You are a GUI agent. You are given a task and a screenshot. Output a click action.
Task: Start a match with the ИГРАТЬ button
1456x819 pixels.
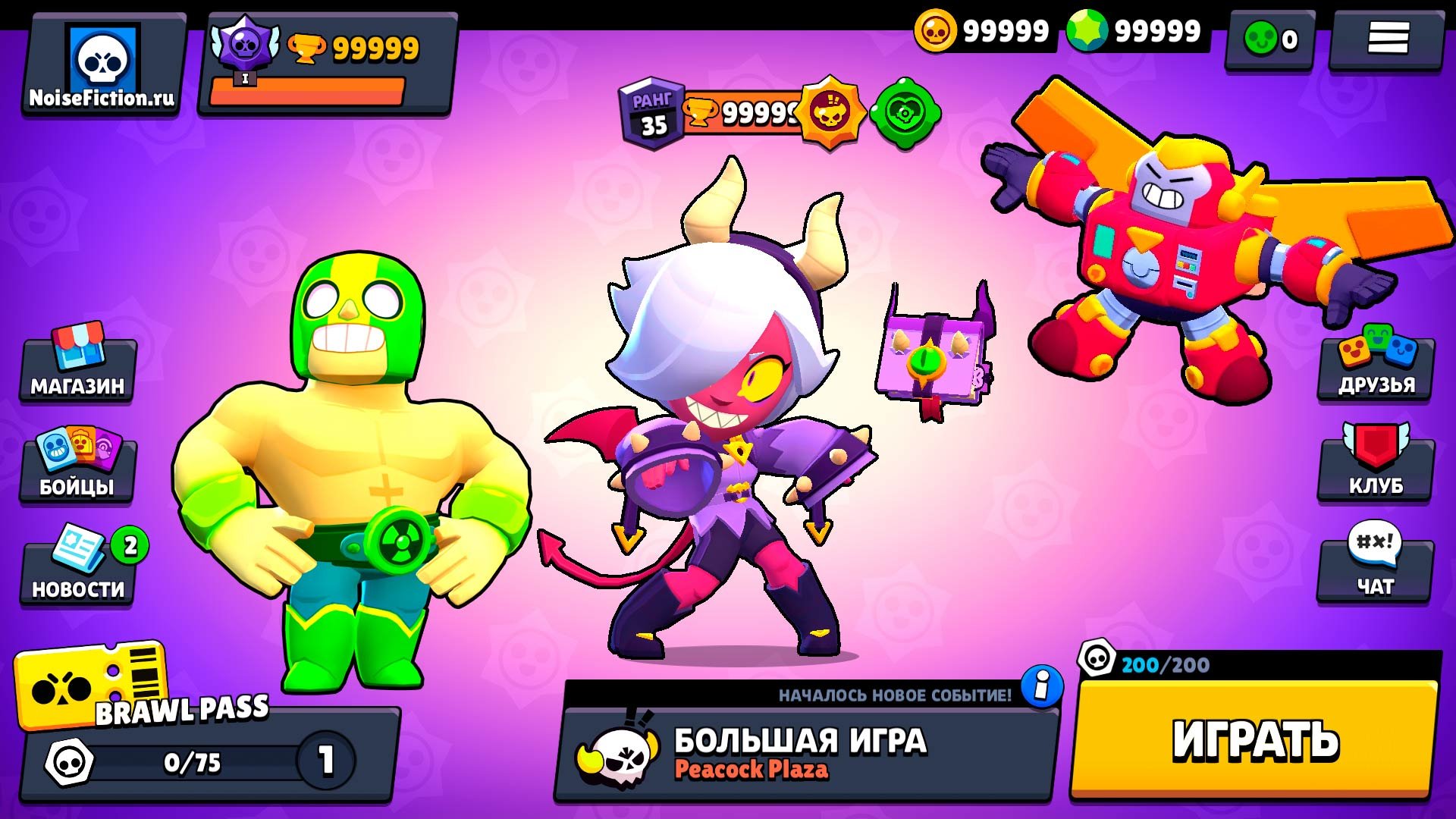pos(1255,739)
